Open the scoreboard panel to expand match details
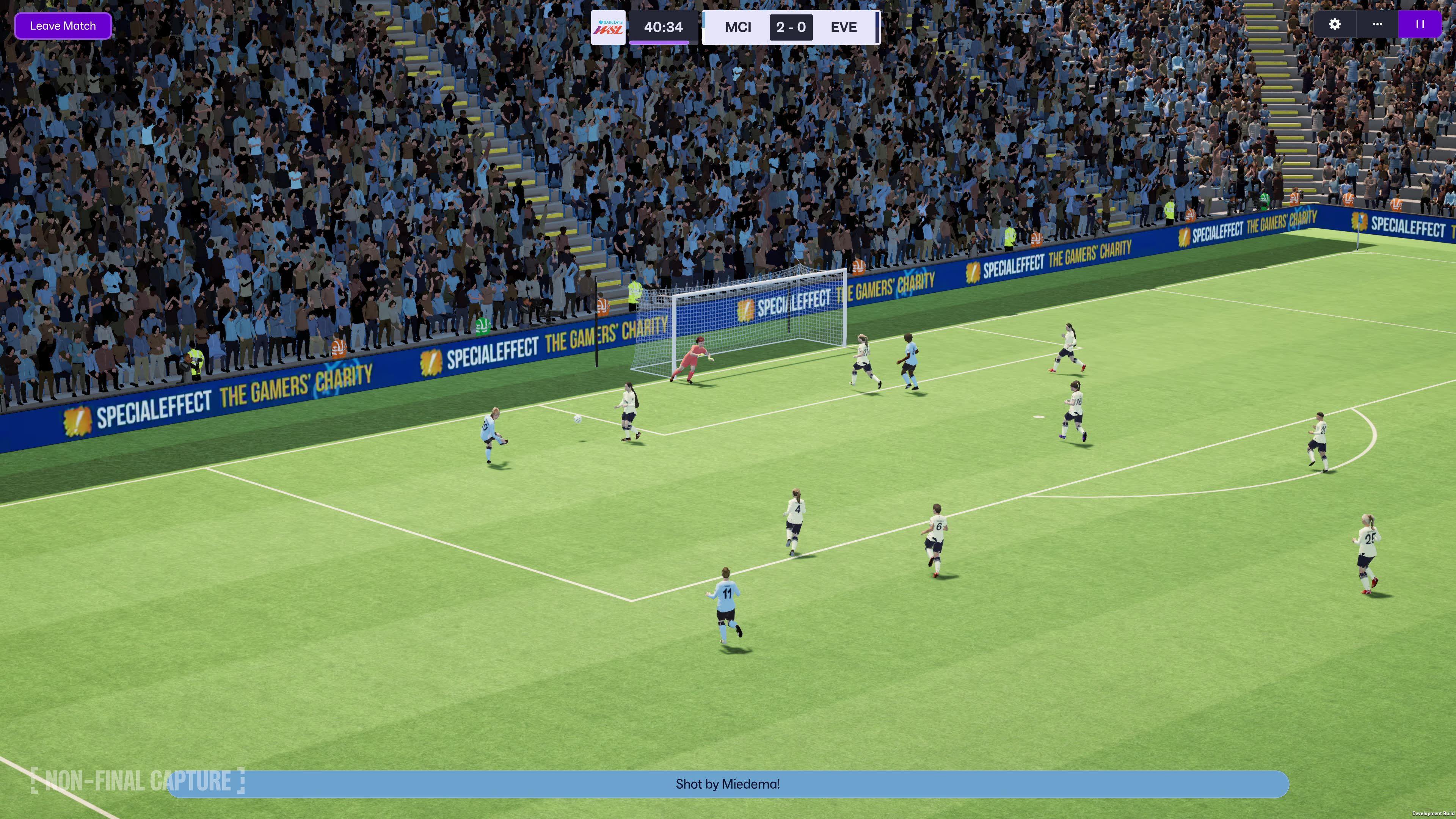1456x819 pixels. click(x=791, y=27)
